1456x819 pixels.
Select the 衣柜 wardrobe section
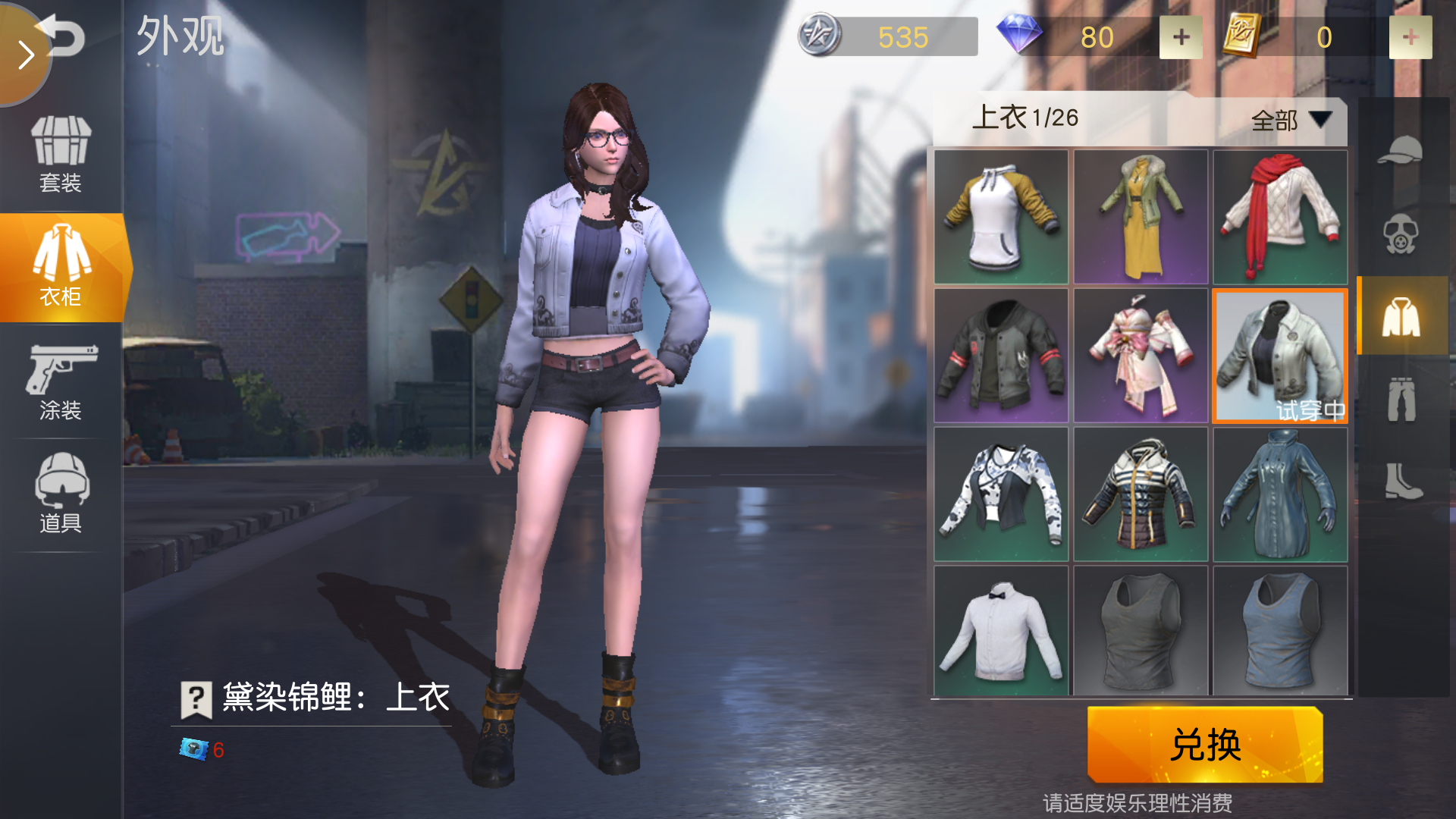coord(62,265)
